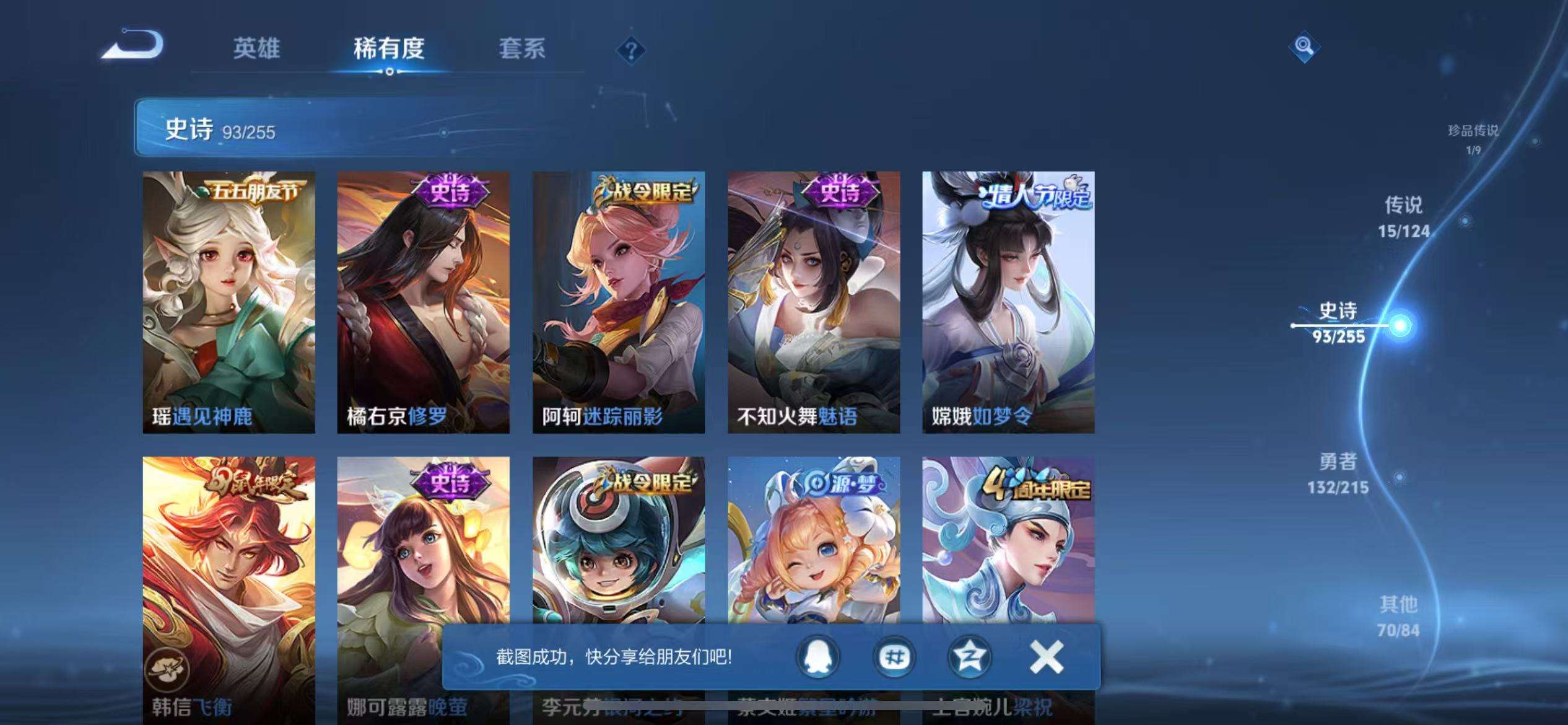
Task: Share via the Qzone star icon
Action: [x=970, y=656]
